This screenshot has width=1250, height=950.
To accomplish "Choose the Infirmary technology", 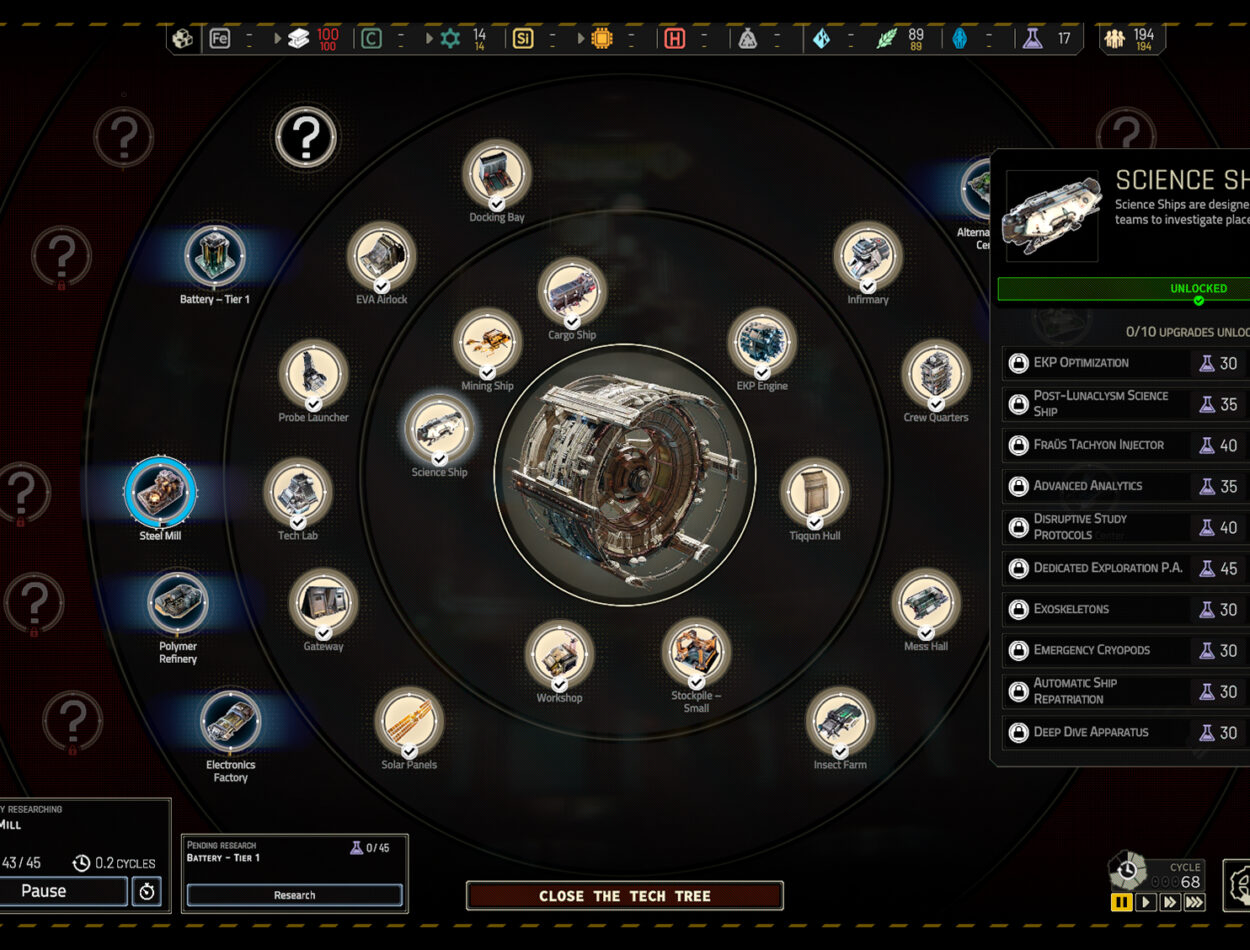I will (x=867, y=257).
